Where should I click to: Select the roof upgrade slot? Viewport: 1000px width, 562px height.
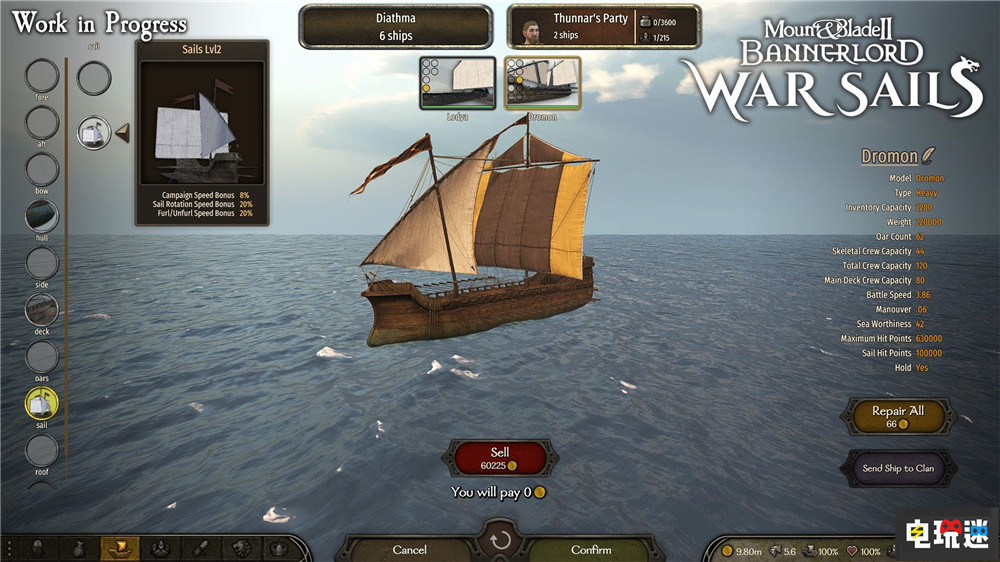coord(42,450)
